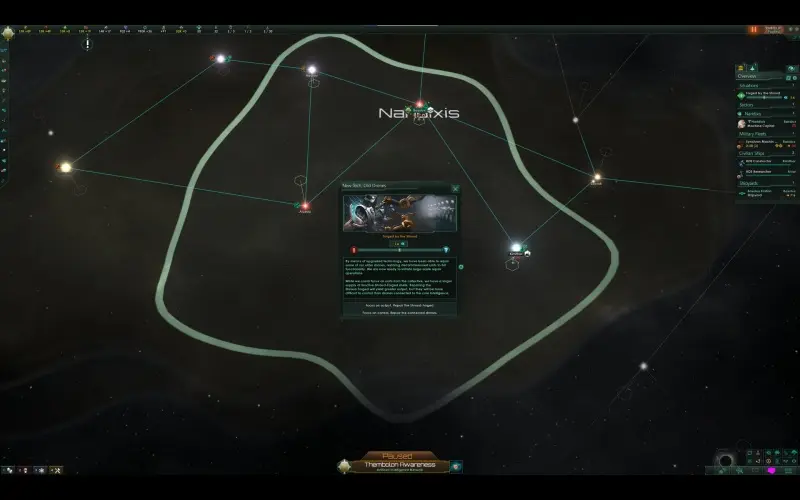Click the exclamation alert notification icon
This screenshot has width=800, height=500.
click(x=87, y=45)
